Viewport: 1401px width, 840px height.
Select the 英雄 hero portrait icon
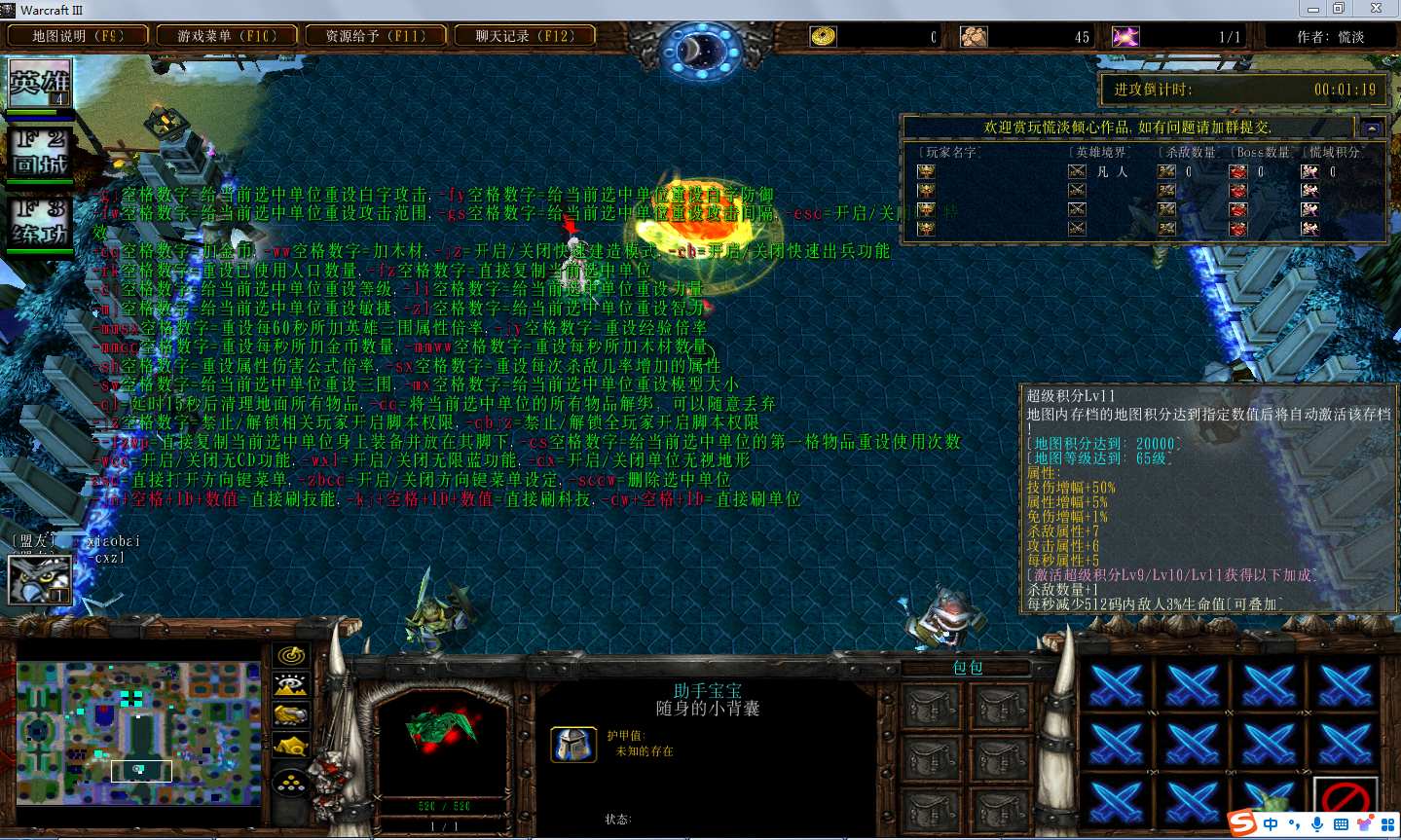click(40, 84)
